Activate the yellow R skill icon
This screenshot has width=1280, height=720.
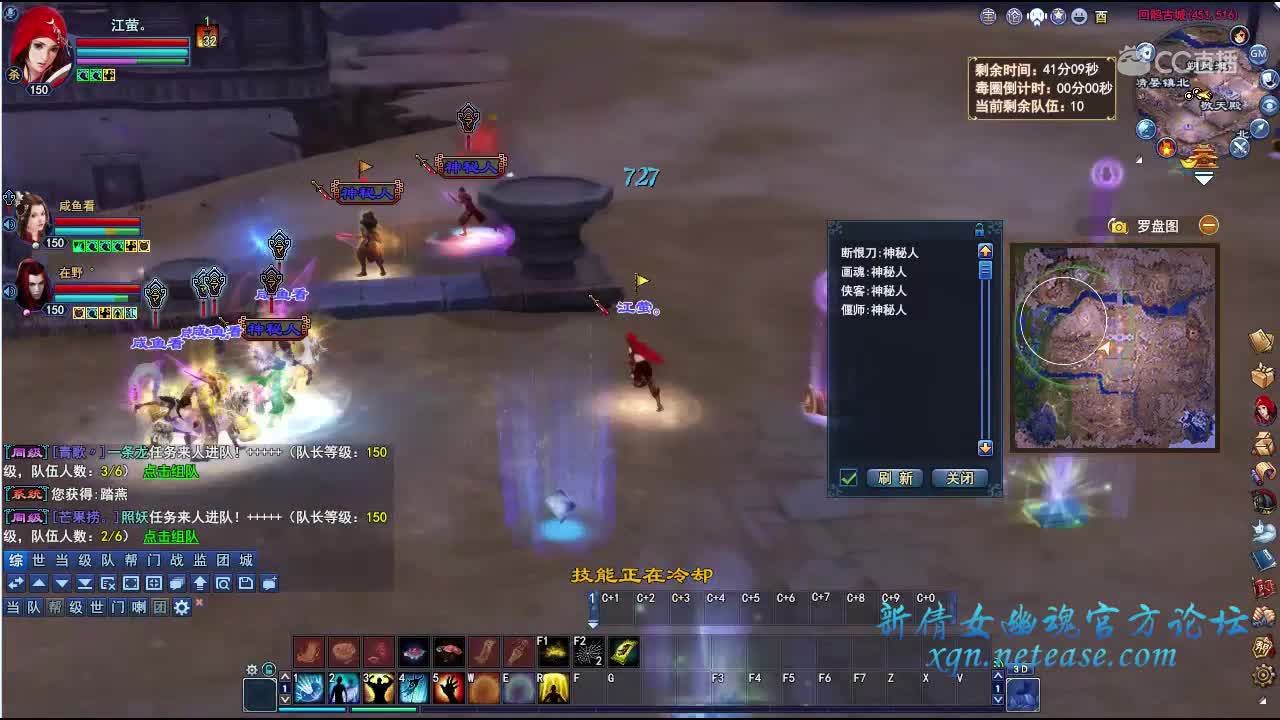click(553, 687)
